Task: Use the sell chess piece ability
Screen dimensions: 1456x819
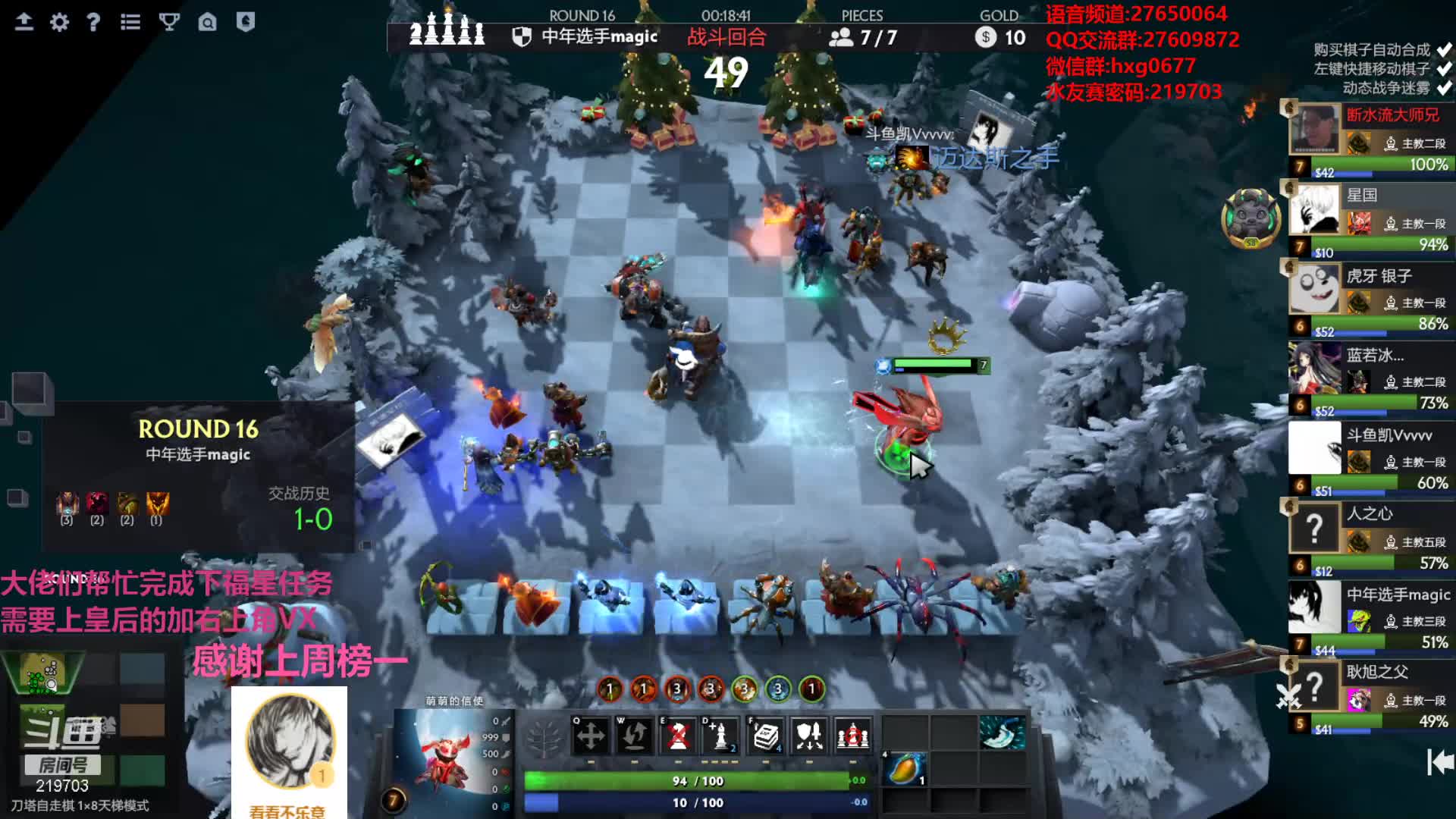Action: tap(678, 735)
